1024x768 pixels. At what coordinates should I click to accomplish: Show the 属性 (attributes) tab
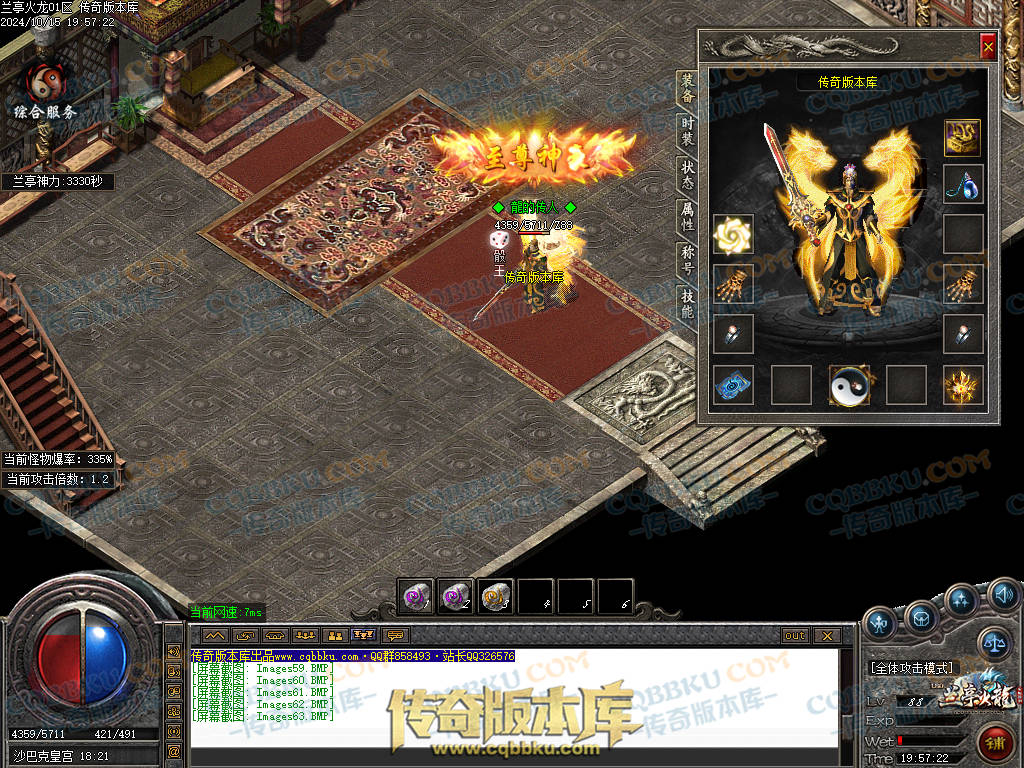coord(687,217)
